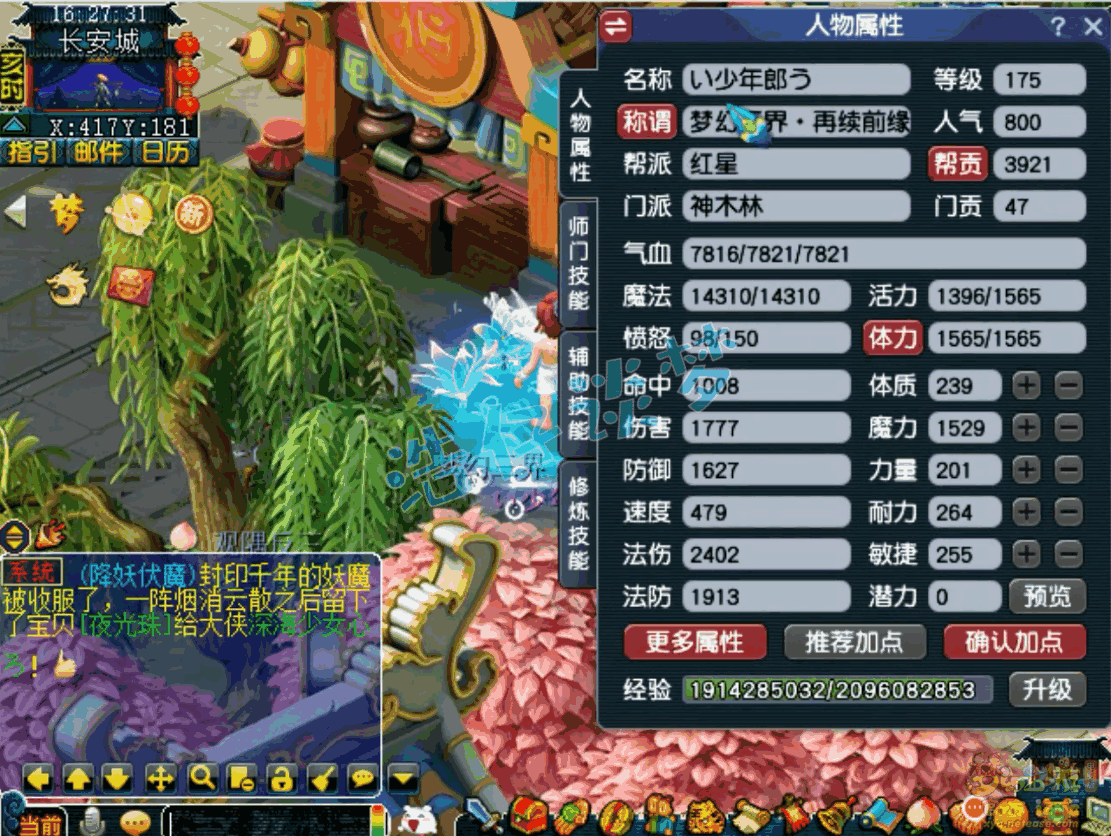Open the 日历 calendar button
1111x836 pixels.
164,152
